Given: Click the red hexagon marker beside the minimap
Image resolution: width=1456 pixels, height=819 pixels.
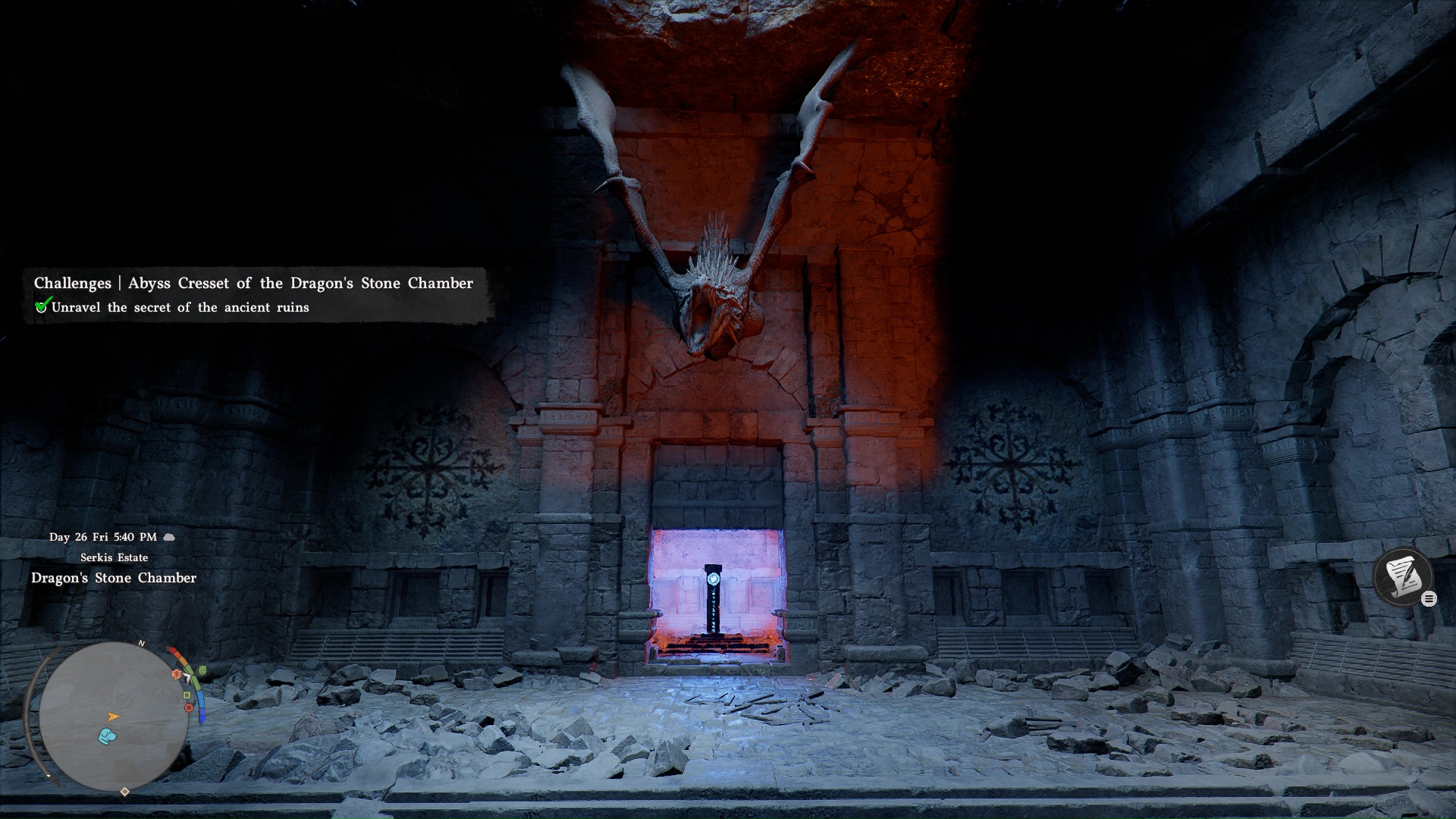Looking at the screenshot, I should pos(189,708).
